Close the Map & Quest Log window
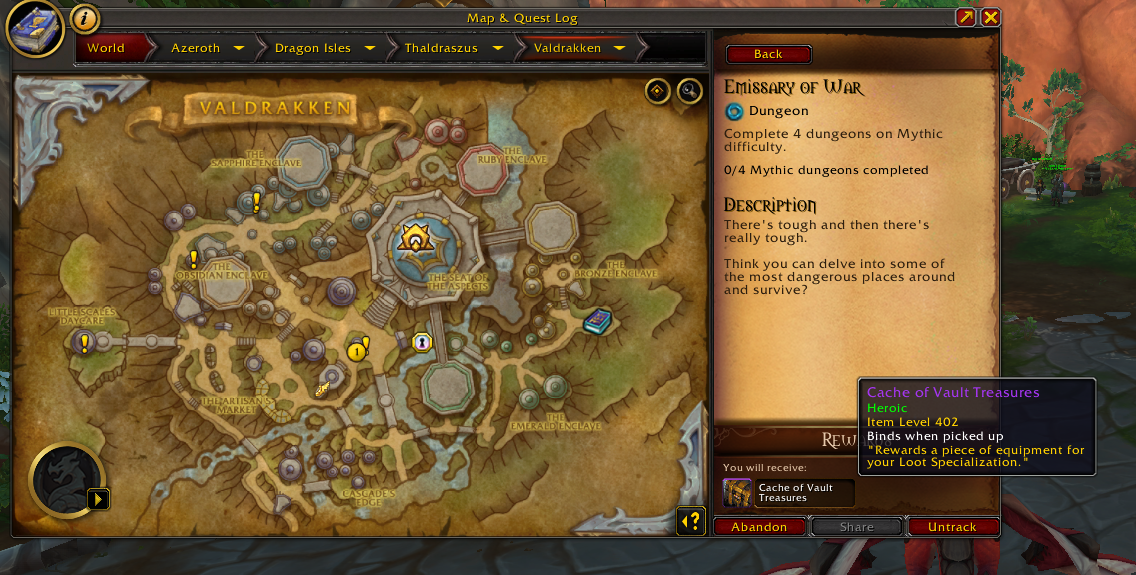This screenshot has height=575, width=1136. click(x=990, y=17)
